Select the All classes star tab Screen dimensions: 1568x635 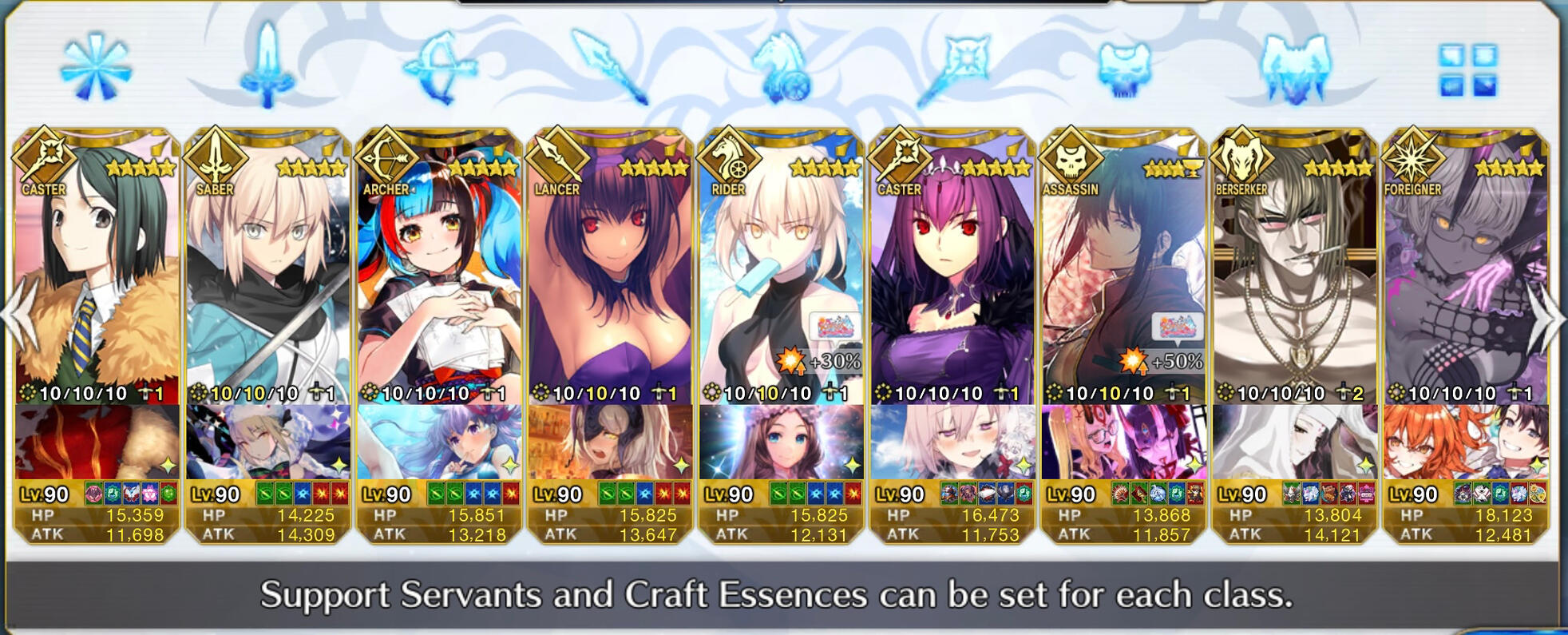[96, 68]
